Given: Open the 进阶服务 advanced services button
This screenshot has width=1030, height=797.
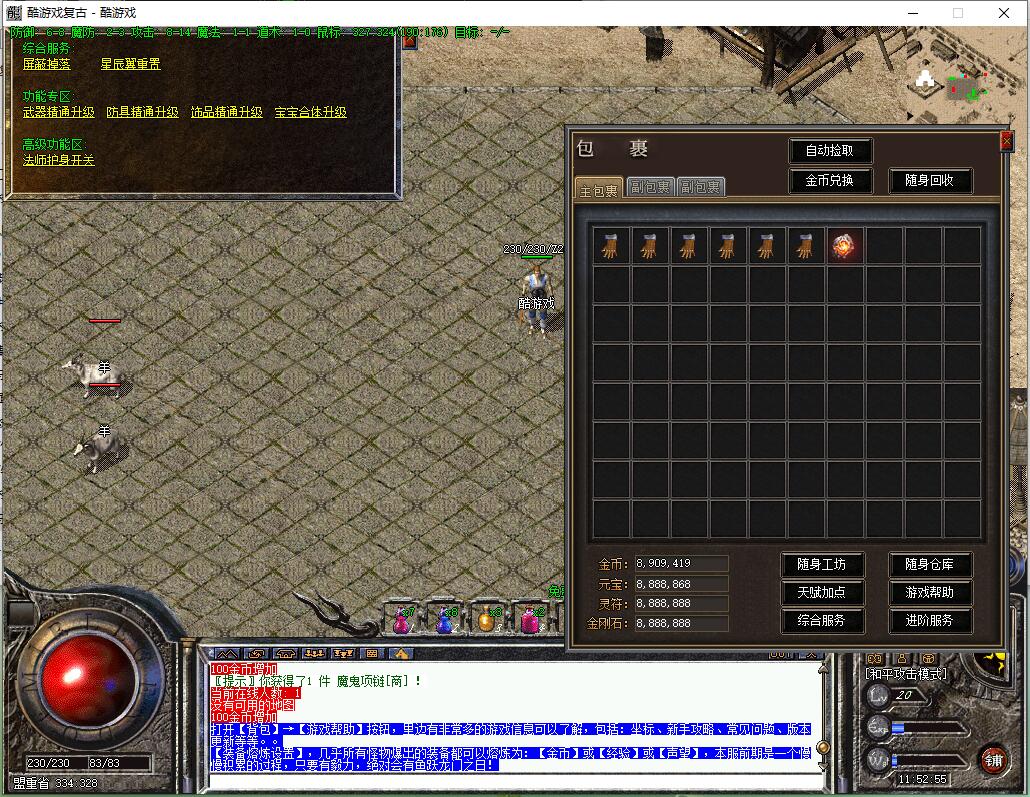Looking at the screenshot, I should (x=930, y=620).
